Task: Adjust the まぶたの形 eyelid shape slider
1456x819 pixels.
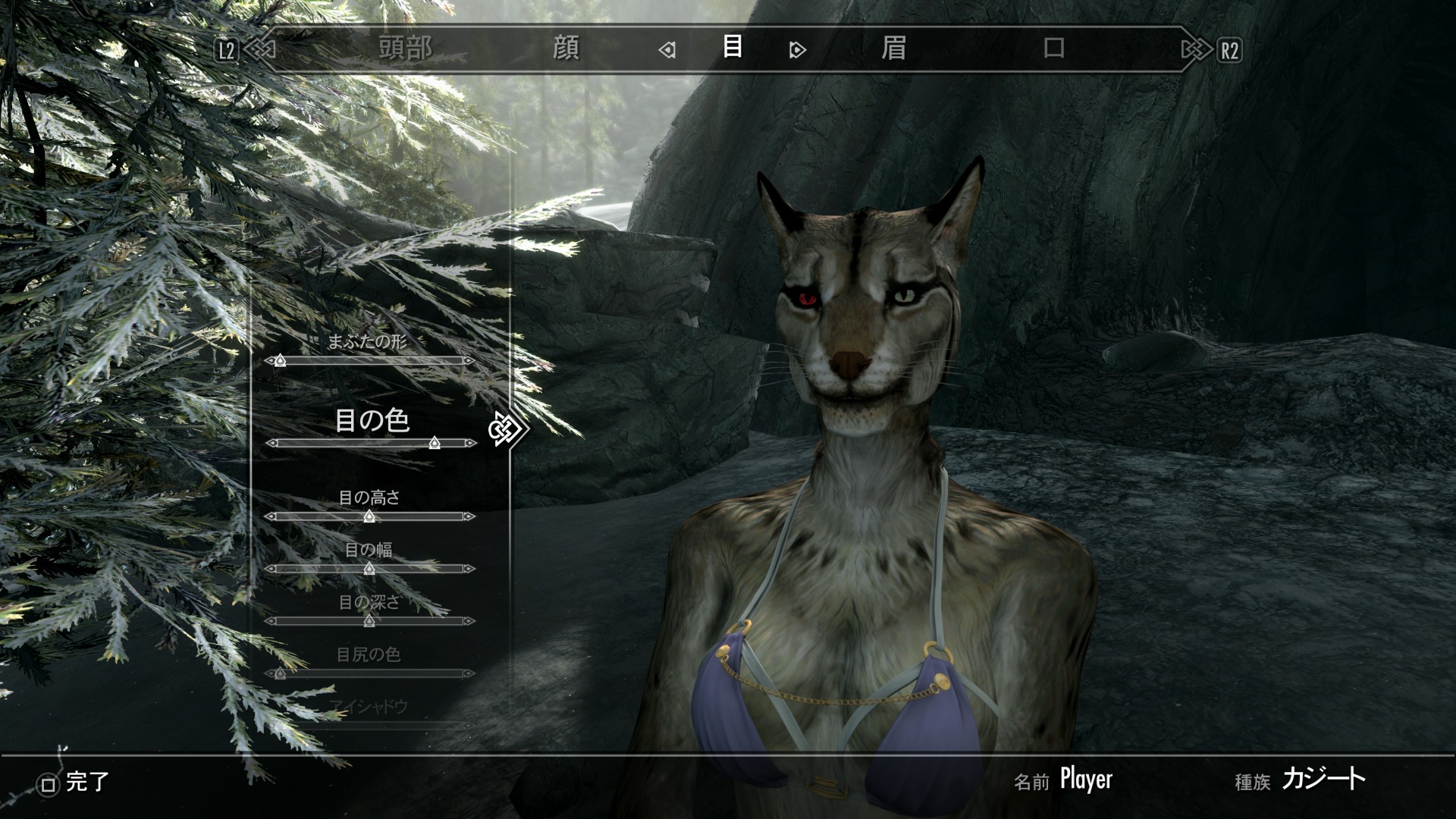Action: coord(280,361)
